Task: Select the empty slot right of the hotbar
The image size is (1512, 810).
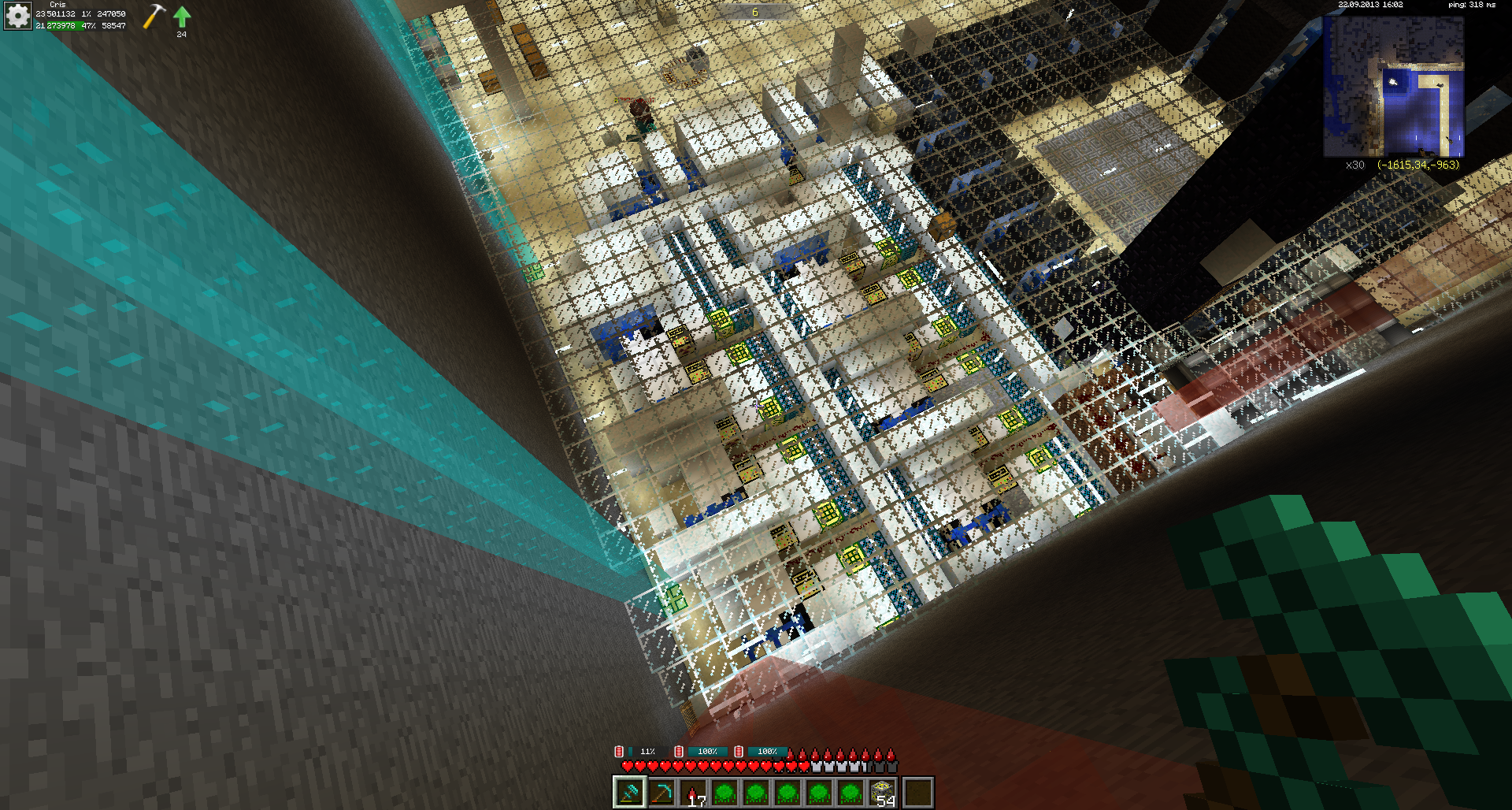Action: pyautogui.click(x=917, y=793)
